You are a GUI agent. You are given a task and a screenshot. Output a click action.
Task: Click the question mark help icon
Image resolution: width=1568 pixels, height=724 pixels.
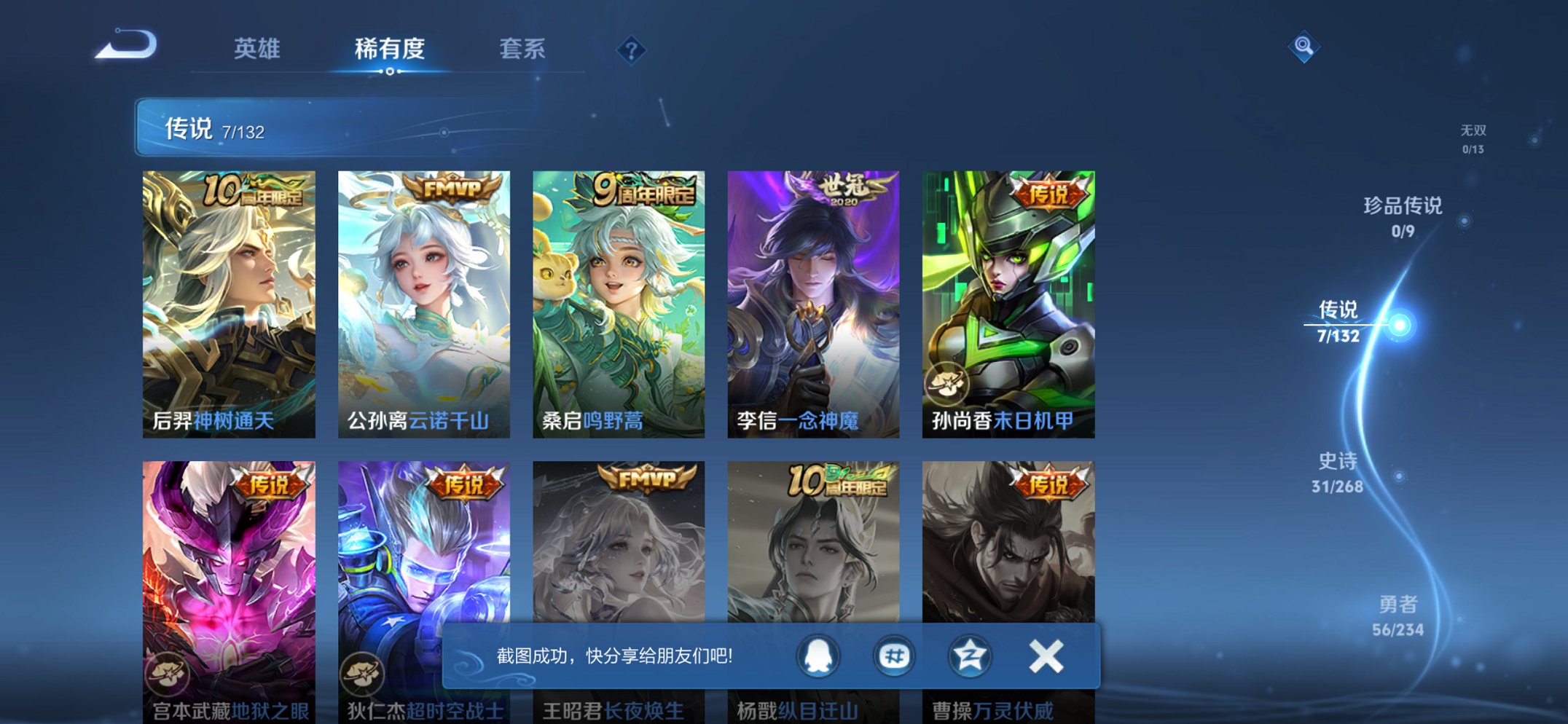tap(631, 50)
